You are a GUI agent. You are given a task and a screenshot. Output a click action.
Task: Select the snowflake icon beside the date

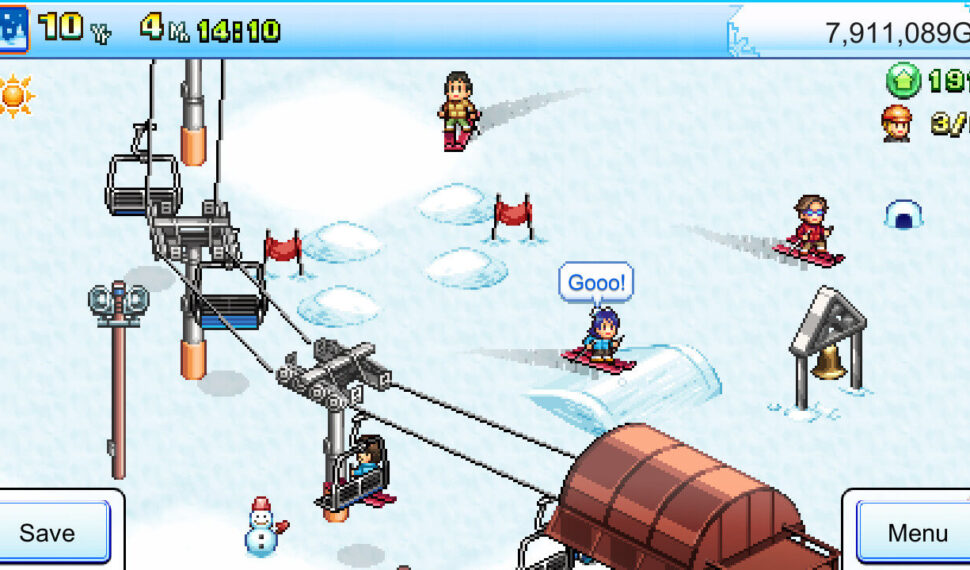coord(13,28)
